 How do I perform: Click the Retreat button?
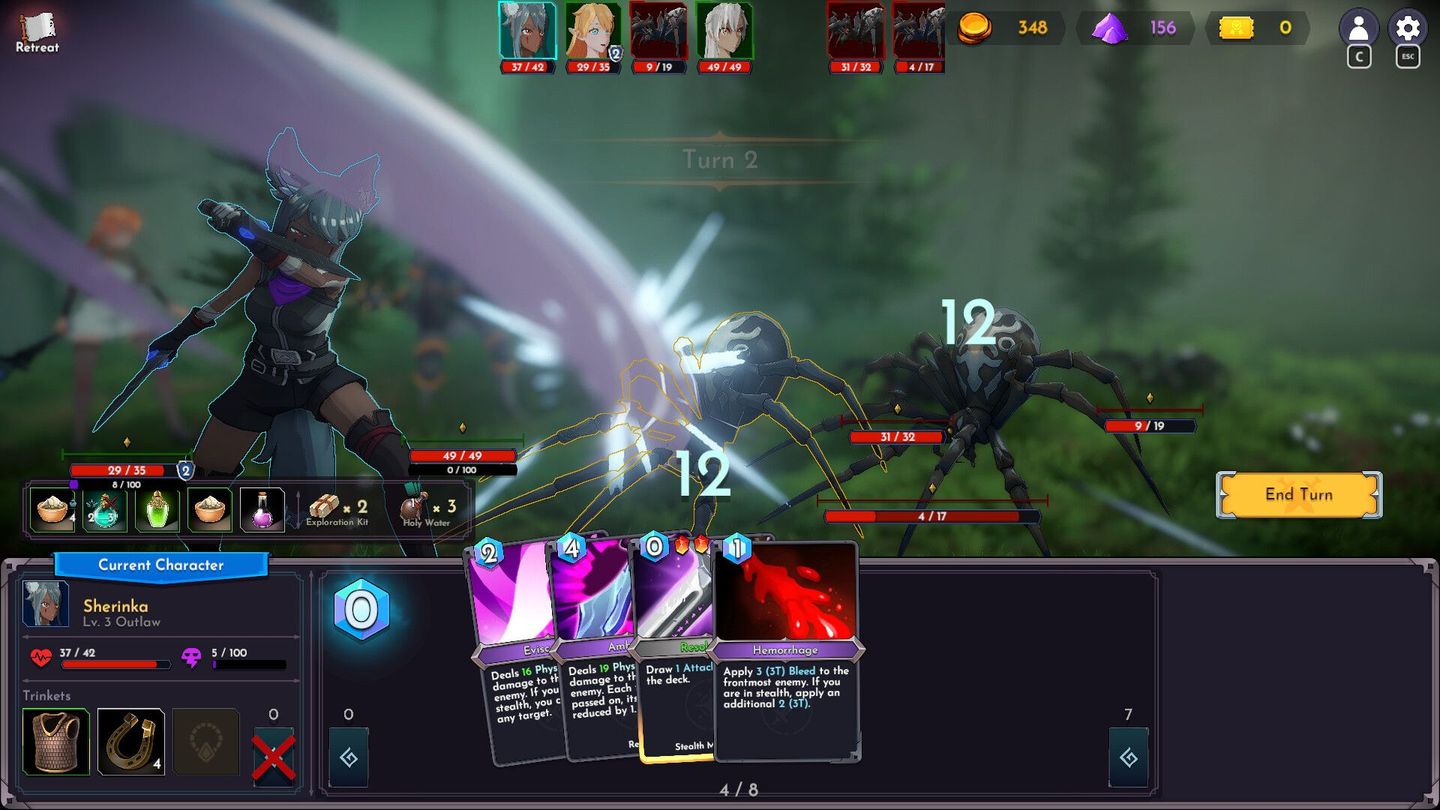point(37,32)
